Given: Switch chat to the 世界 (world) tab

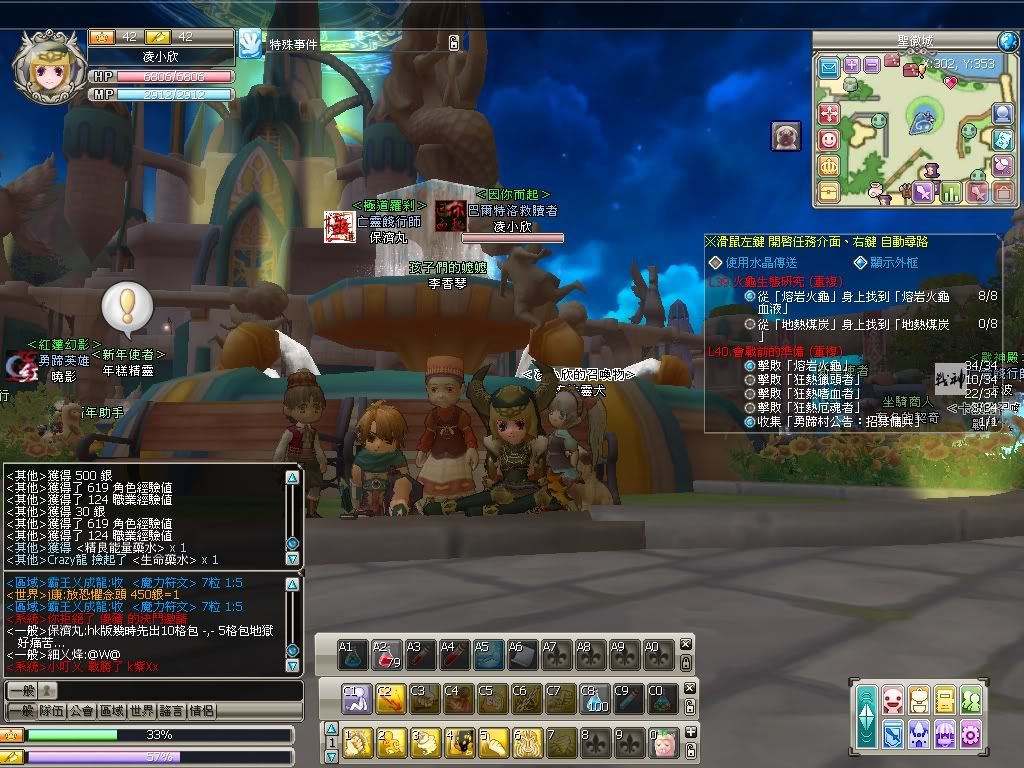Looking at the screenshot, I should pyautogui.click(x=141, y=711).
